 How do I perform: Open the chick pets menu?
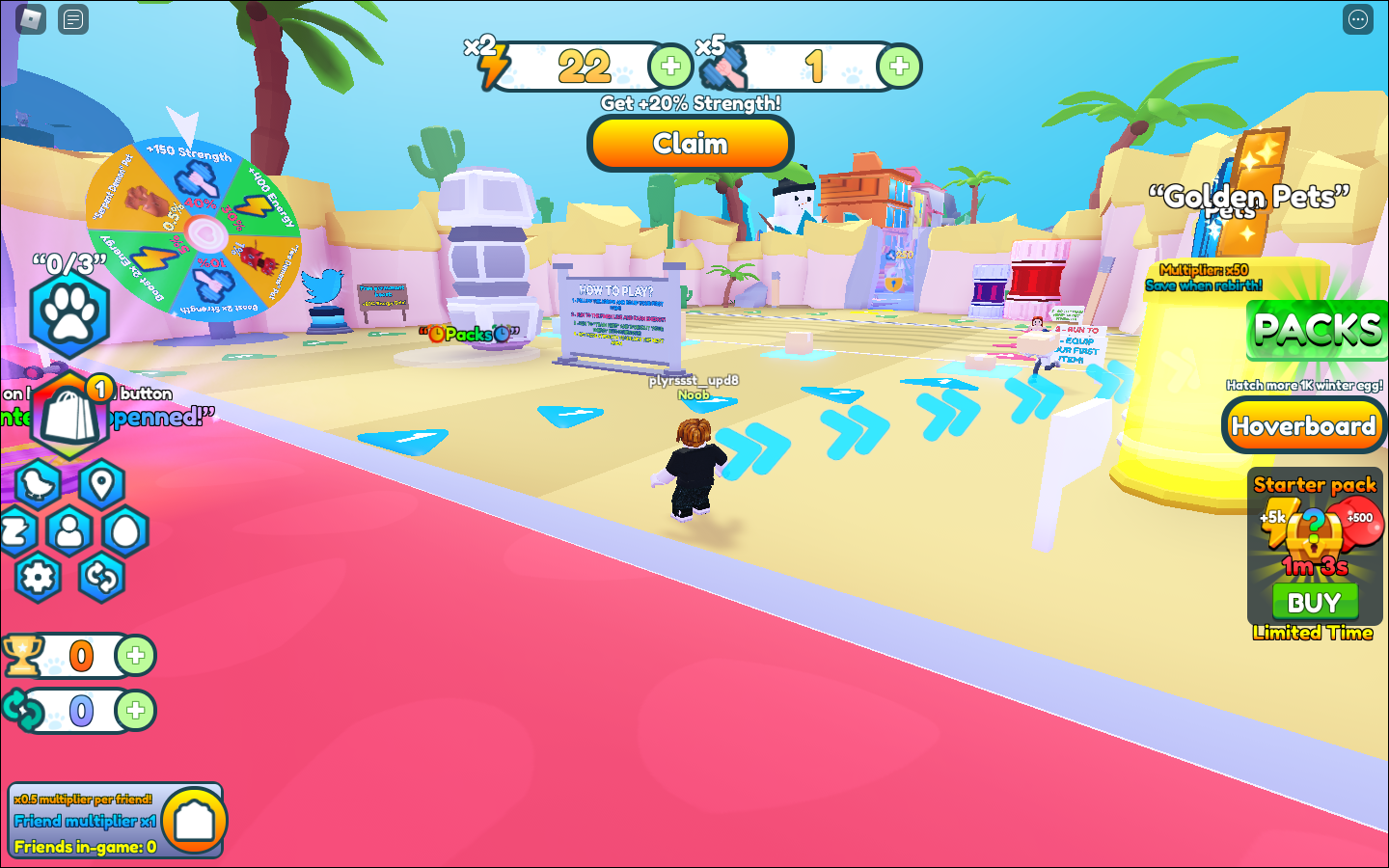pos(39,484)
